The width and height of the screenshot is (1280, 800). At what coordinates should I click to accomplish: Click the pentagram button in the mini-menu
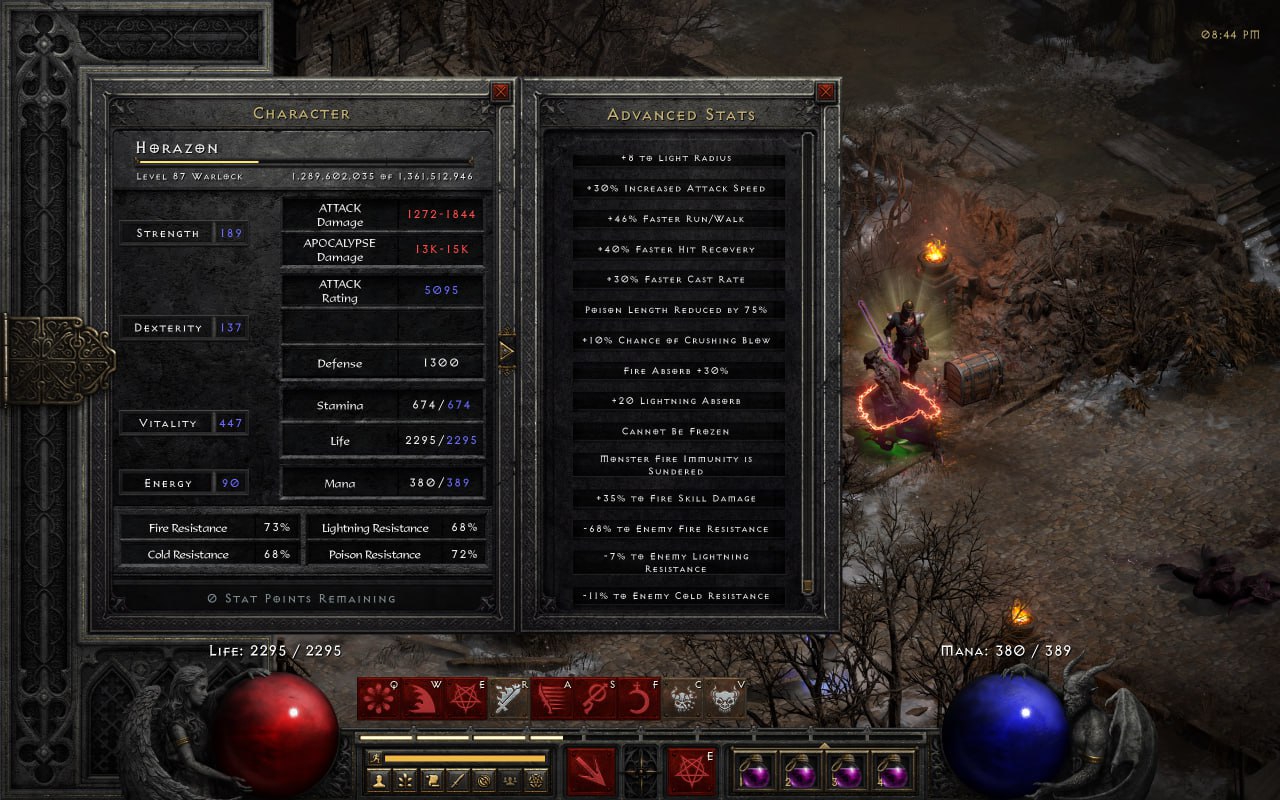[535, 779]
